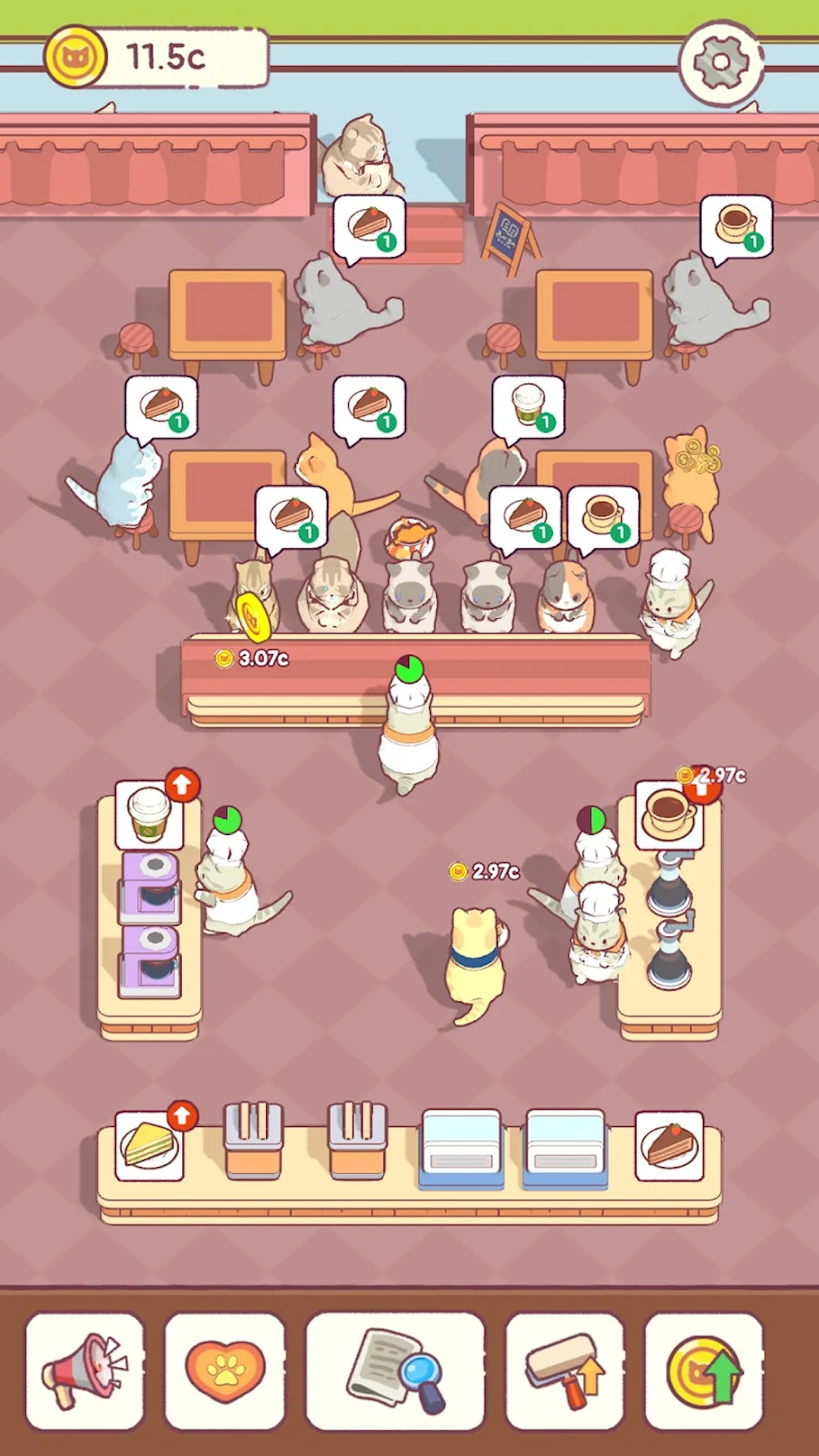Upgrade the takeaway latte station

coord(181,786)
